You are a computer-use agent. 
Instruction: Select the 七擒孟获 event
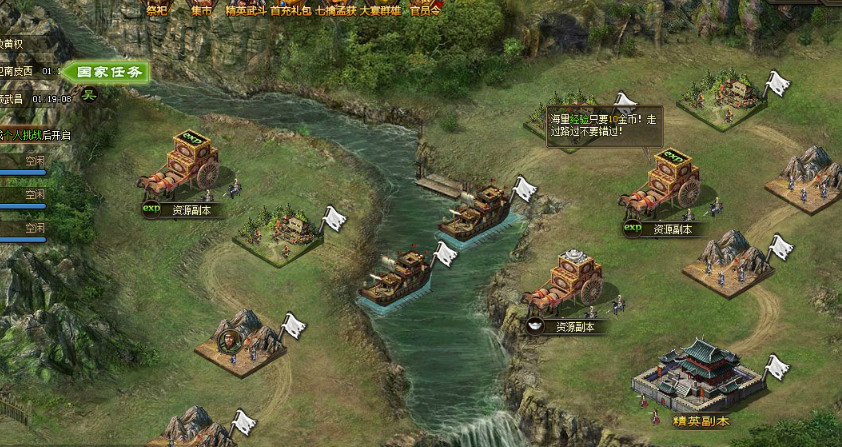point(336,10)
